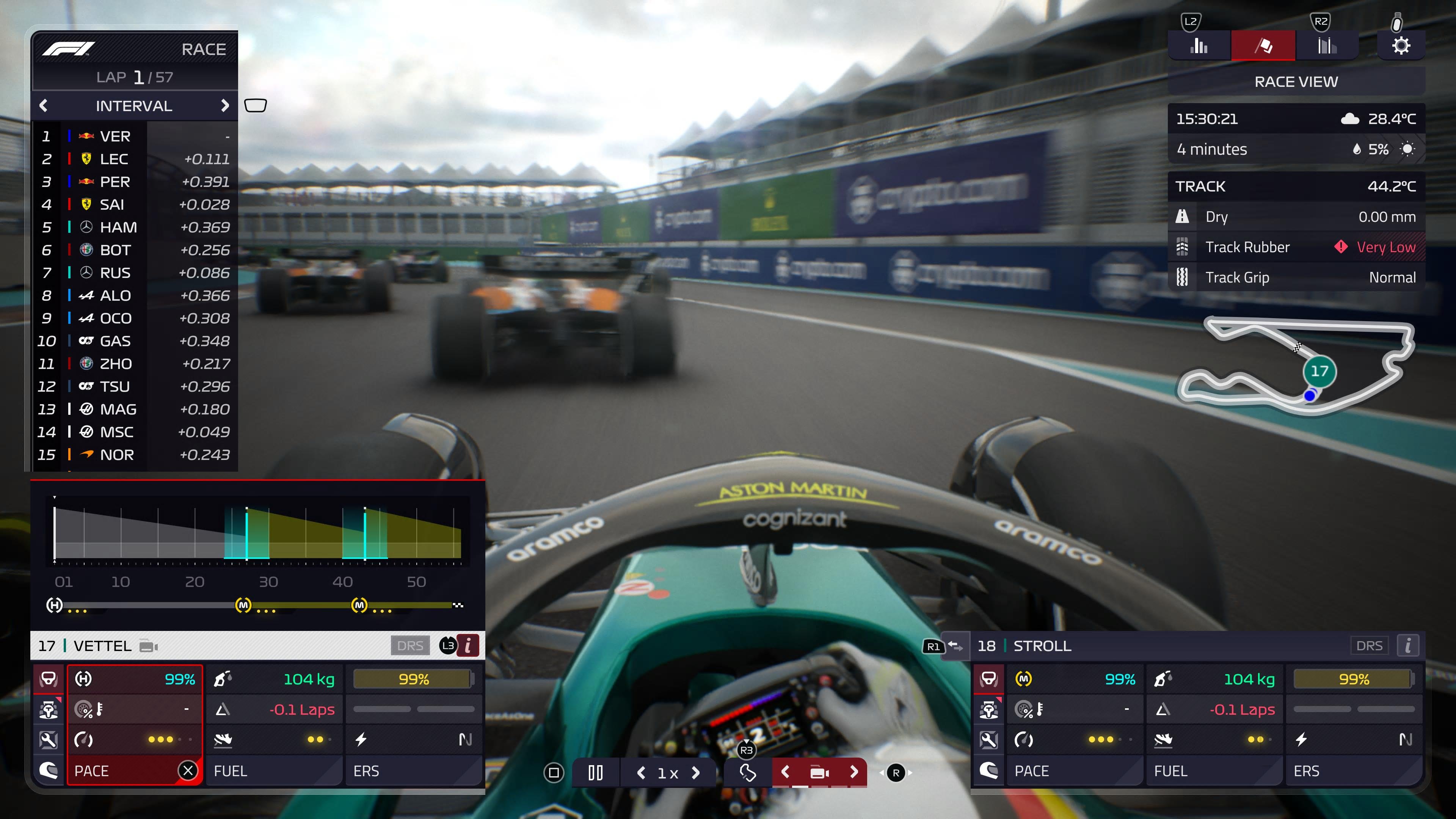1456x819 pixels.
Task: Open Stroll's info button in the right panel
Action: point(1408,645)
